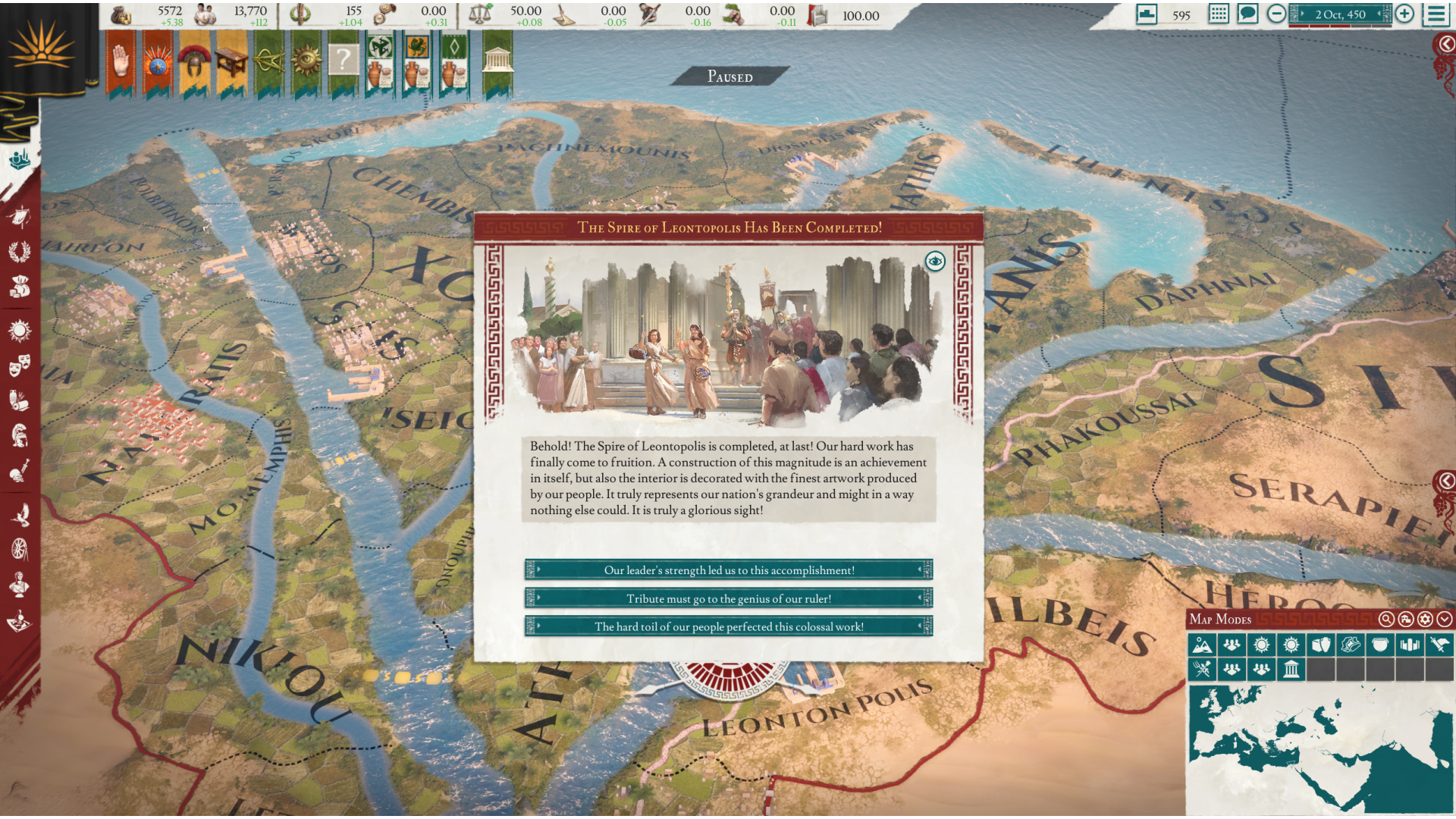Viewport: 1456px width, 819px height.
Task: Choose "Our leader's strength led us to this accomplishment!"
Action: coord(728,570)
